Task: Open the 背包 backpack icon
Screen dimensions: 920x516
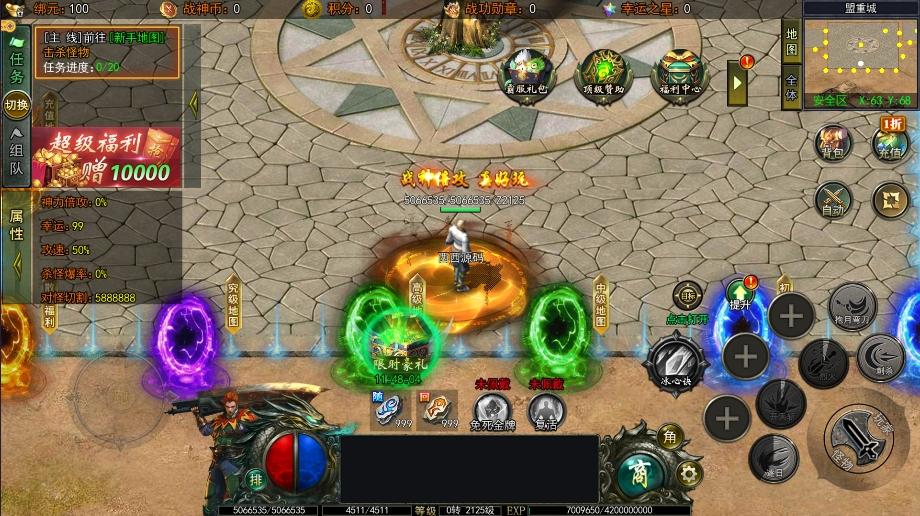Action: point(832,144)
